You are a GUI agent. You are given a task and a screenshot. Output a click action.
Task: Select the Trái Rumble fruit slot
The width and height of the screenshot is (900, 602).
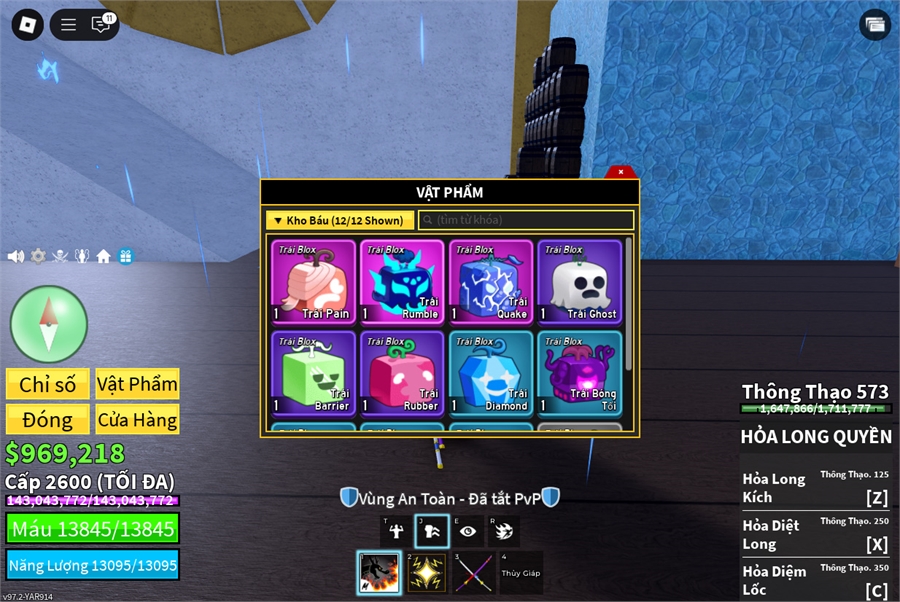(402, 282)
